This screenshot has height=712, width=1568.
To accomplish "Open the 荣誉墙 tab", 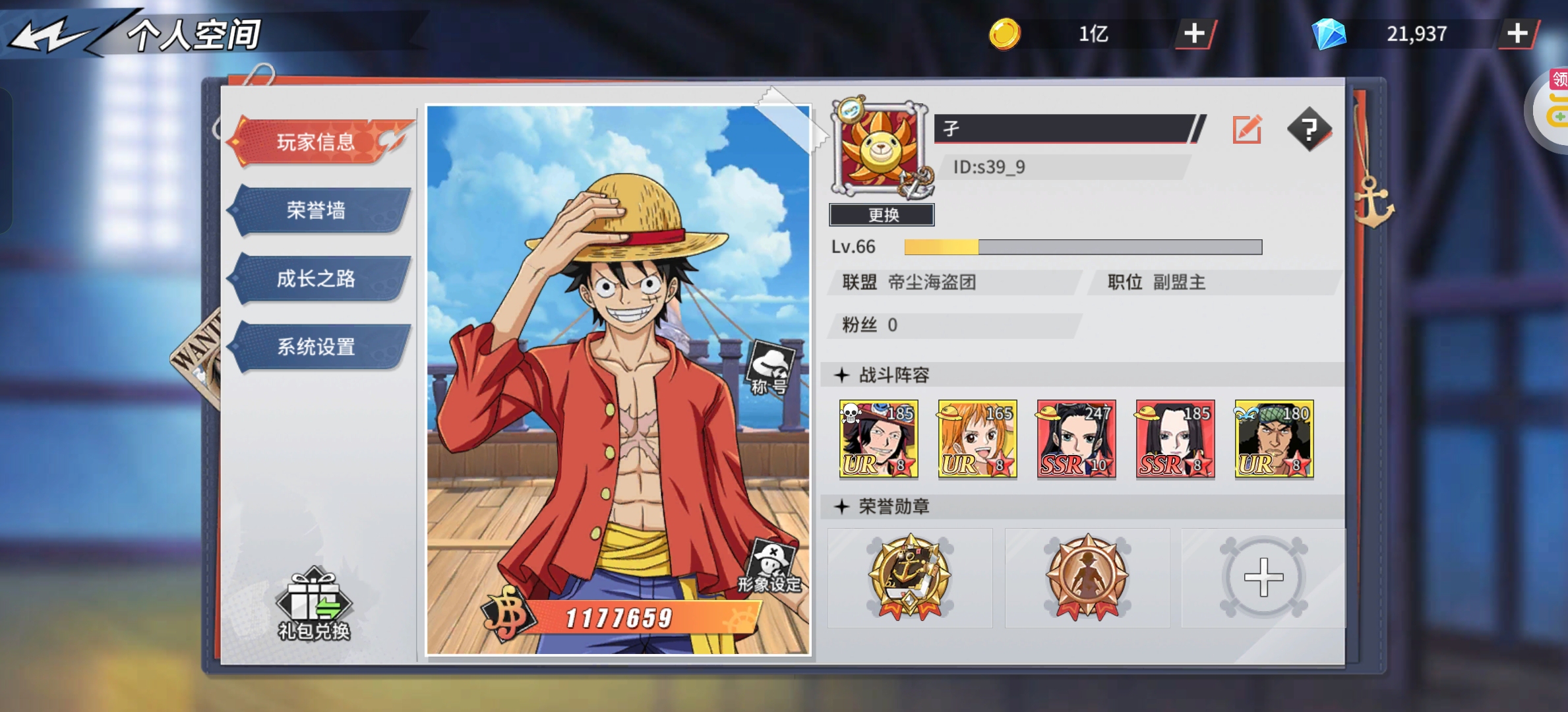I will 317,210.
